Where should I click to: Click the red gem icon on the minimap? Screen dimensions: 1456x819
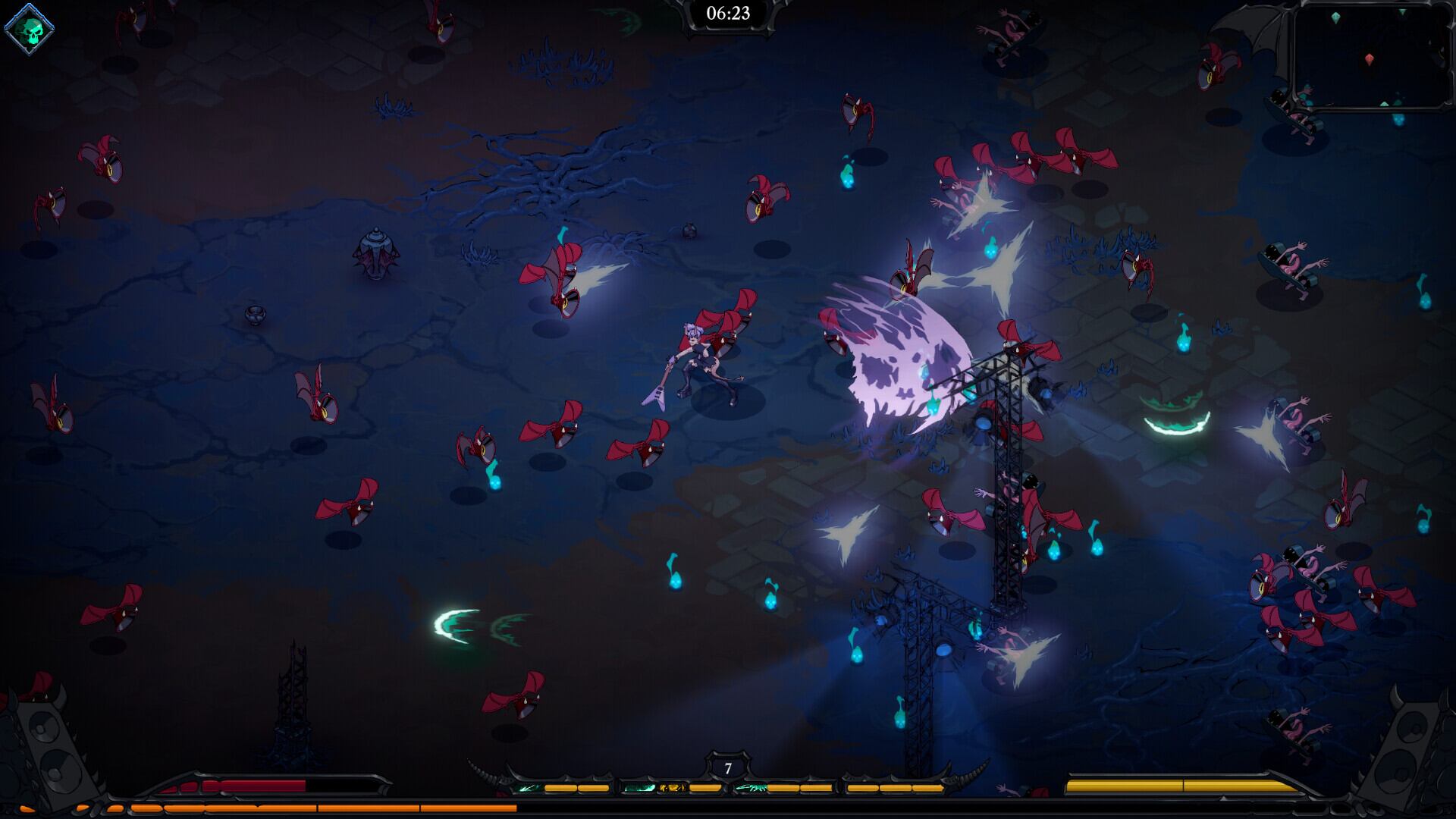pyautogui.click(x=1370, y=59)
